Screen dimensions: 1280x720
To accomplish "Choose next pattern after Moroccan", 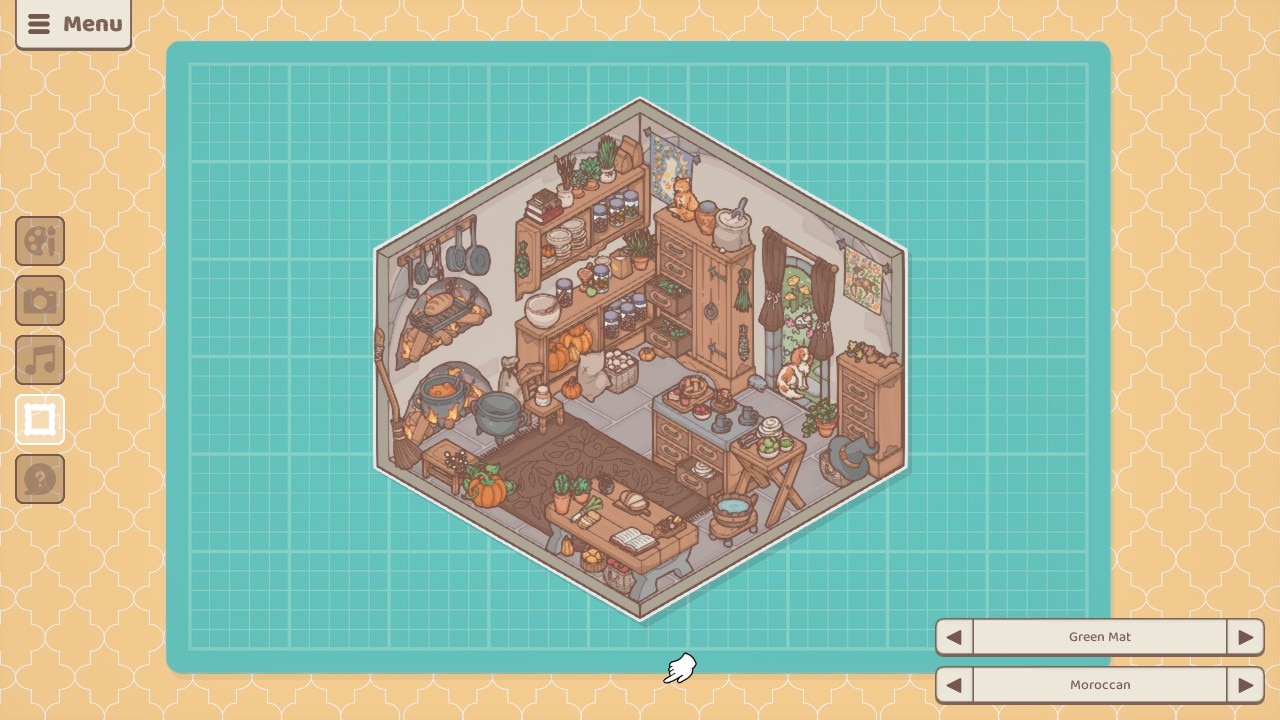I will point(1245,685).
